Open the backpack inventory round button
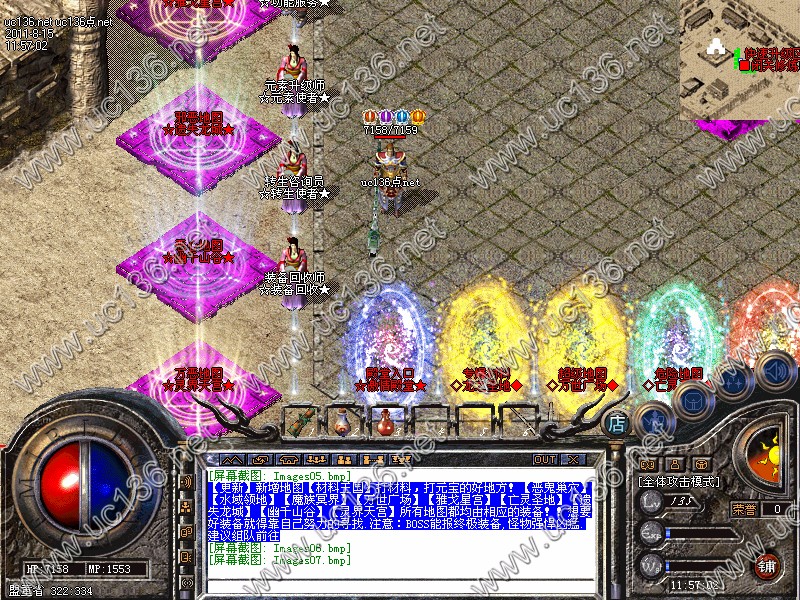The image size is (800, 600). 692,400
